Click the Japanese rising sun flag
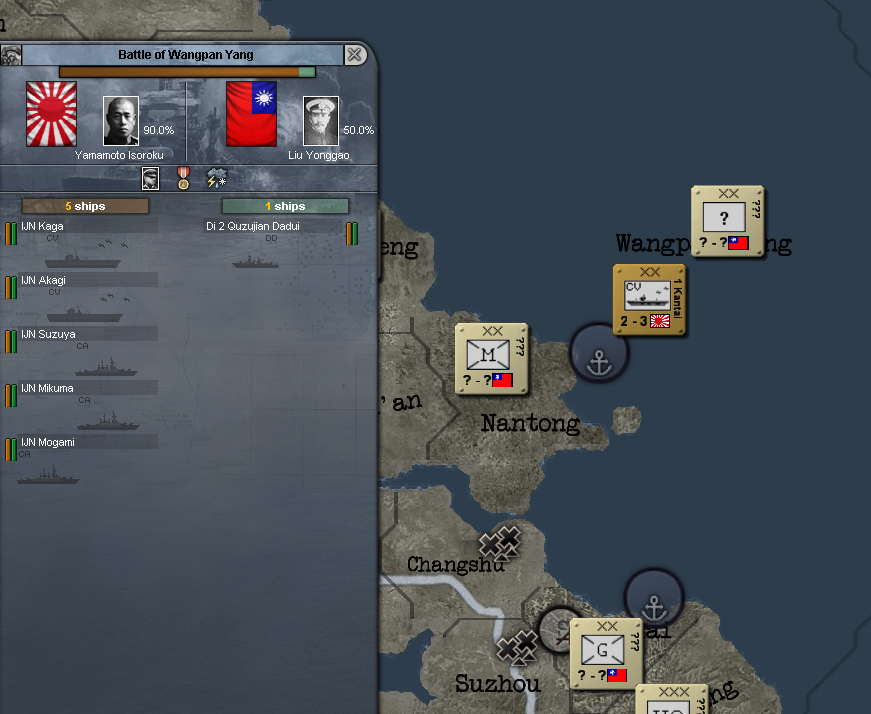The image size is (871, 714). (x=51, y=114)
